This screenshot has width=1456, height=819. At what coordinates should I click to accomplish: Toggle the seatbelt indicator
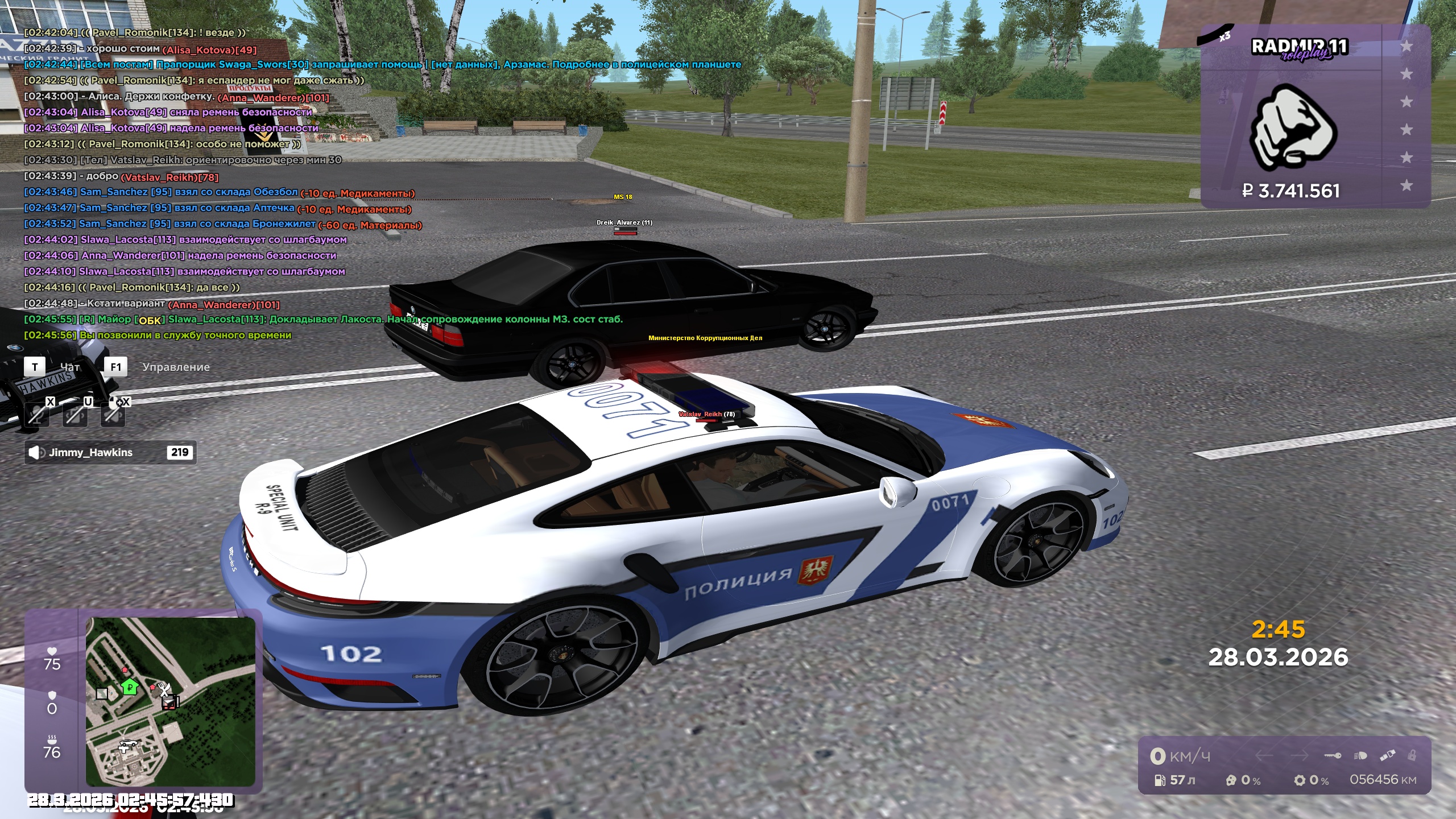point(1387,756)
